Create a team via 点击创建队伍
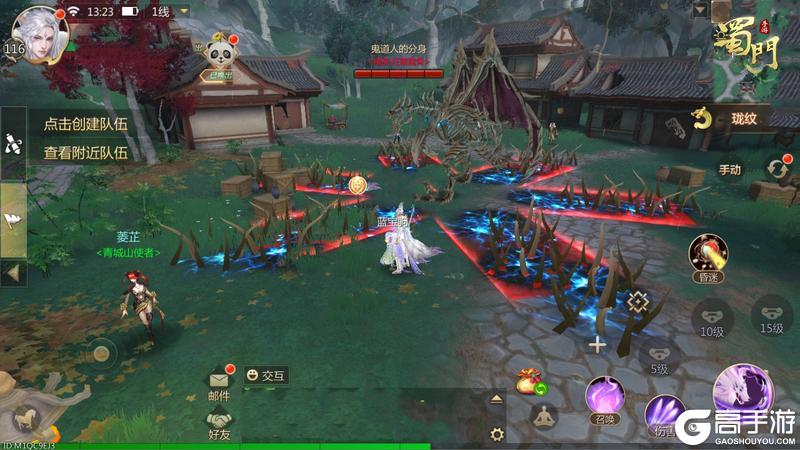Viewport: 800px width, 450px height. point(85,125)
